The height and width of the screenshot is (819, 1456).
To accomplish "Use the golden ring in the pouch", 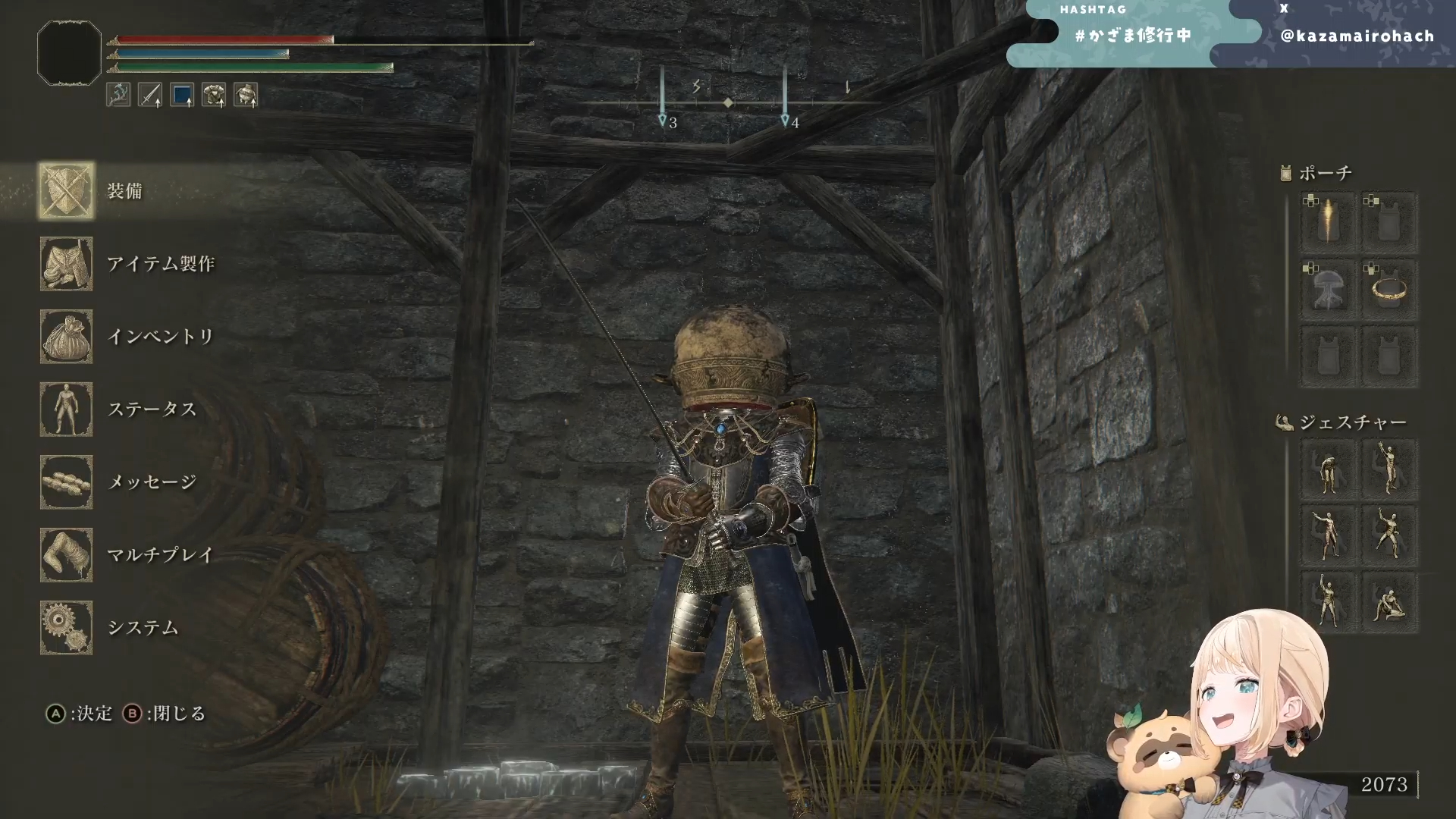I will (1389, 289).
